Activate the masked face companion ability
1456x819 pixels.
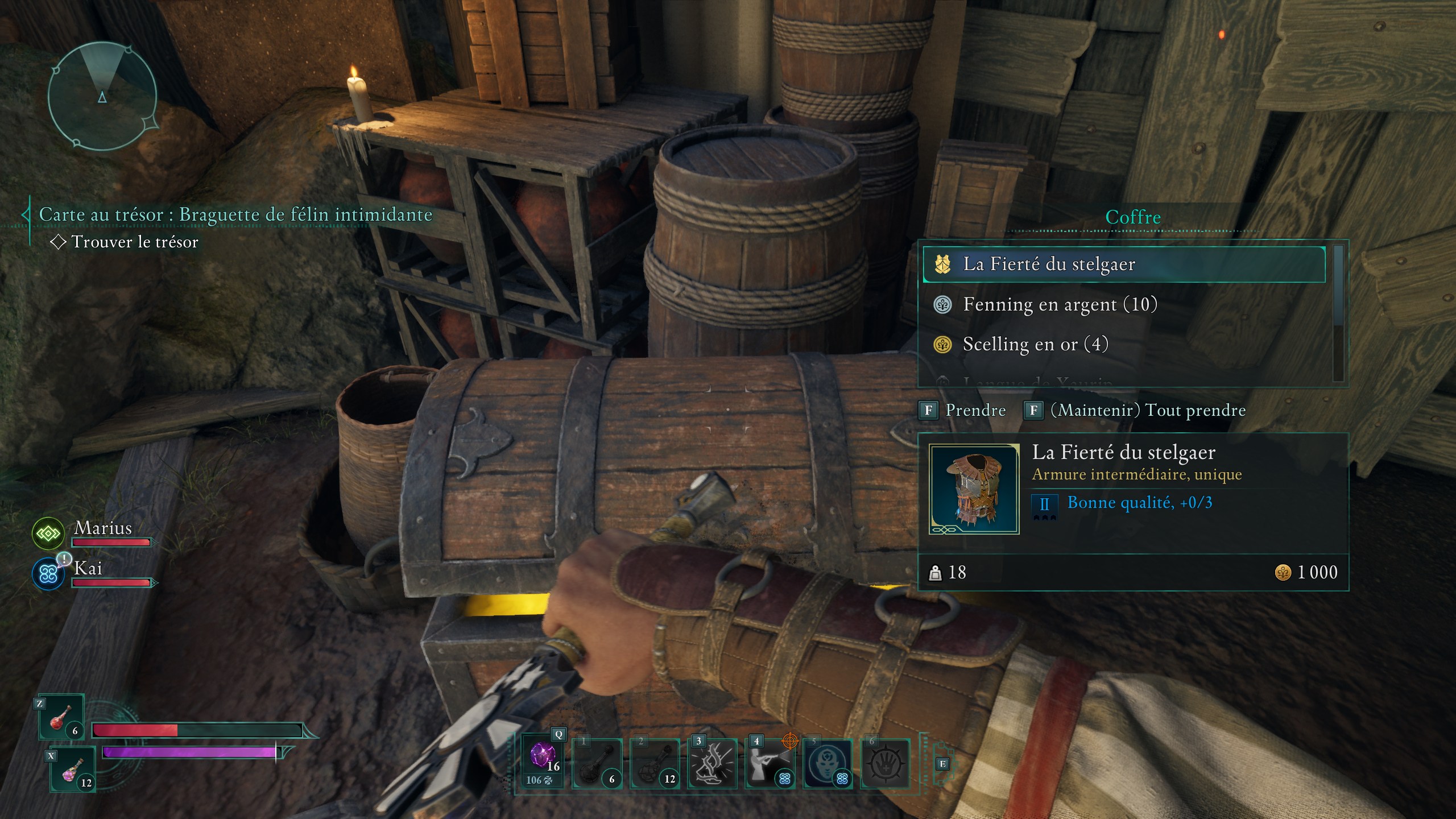tap(828, 764)
